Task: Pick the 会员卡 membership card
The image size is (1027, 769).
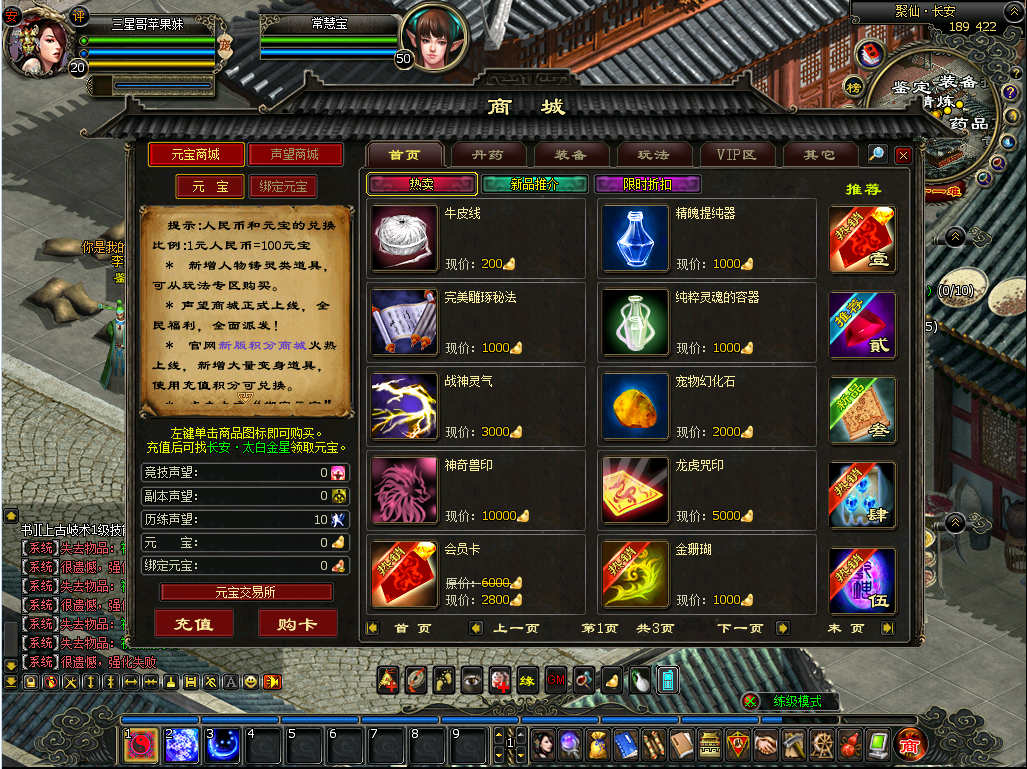Action: (x=404, y=574)
